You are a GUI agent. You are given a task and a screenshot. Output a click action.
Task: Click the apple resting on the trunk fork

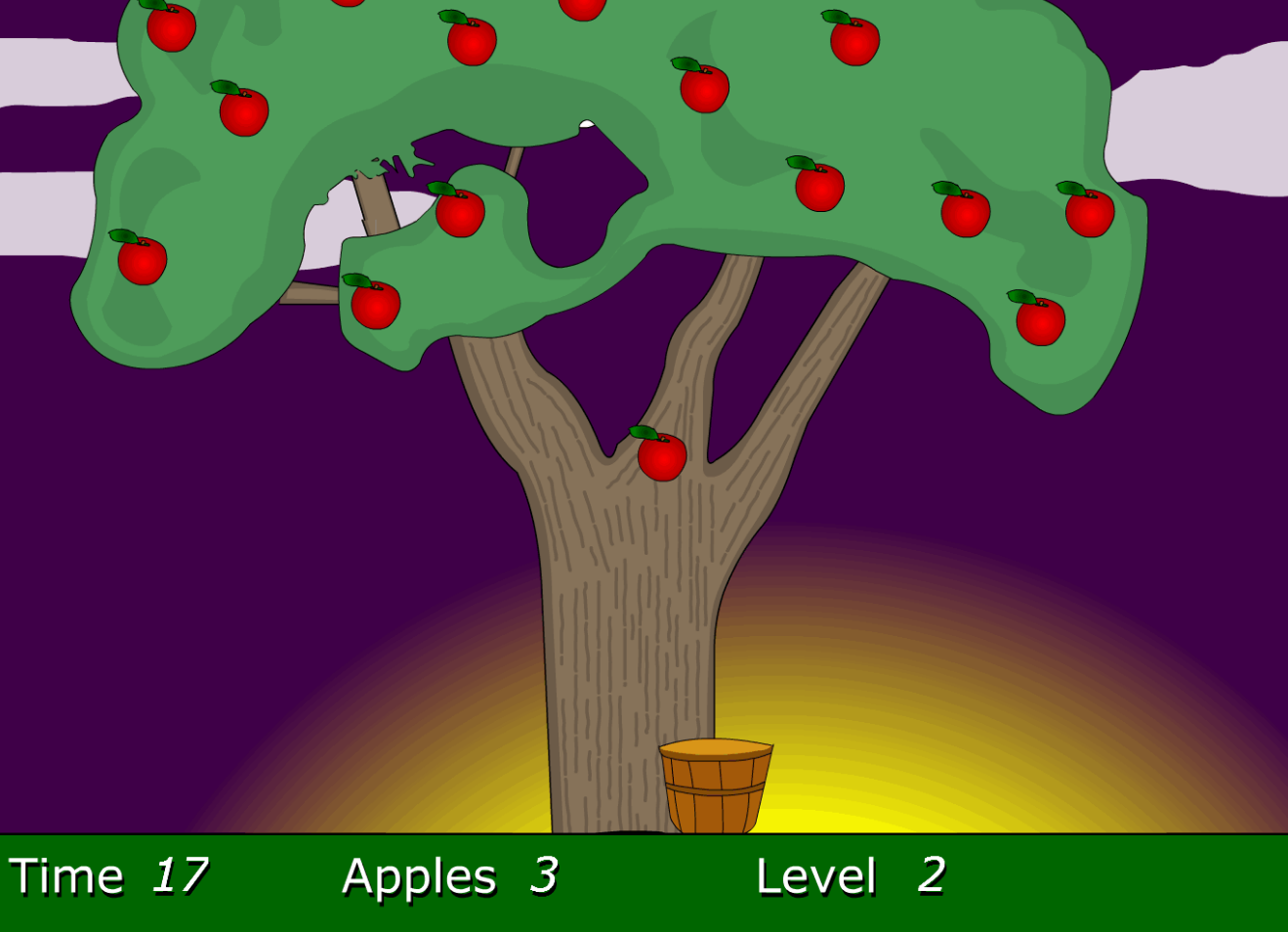coord(661,454)
